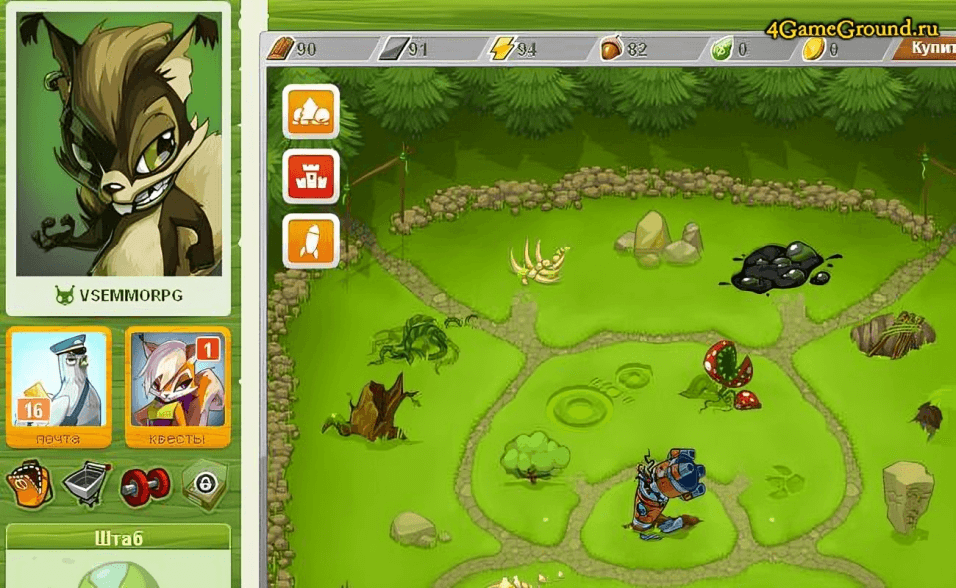Open the Квесты quests panel
The height and width of the screenshot is (588, 956).
point(178,386)
